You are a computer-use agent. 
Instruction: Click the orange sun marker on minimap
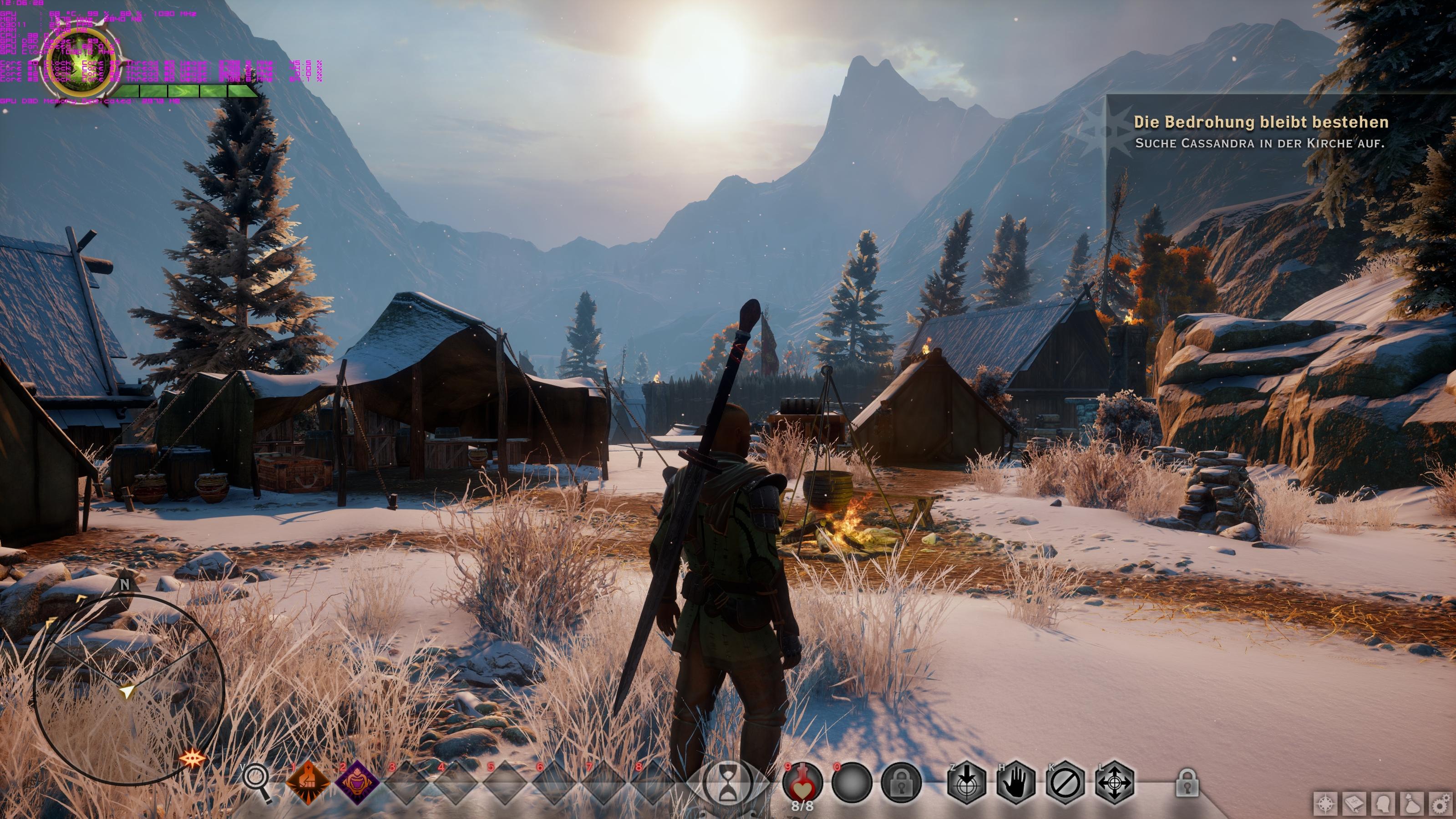(192, 758)
